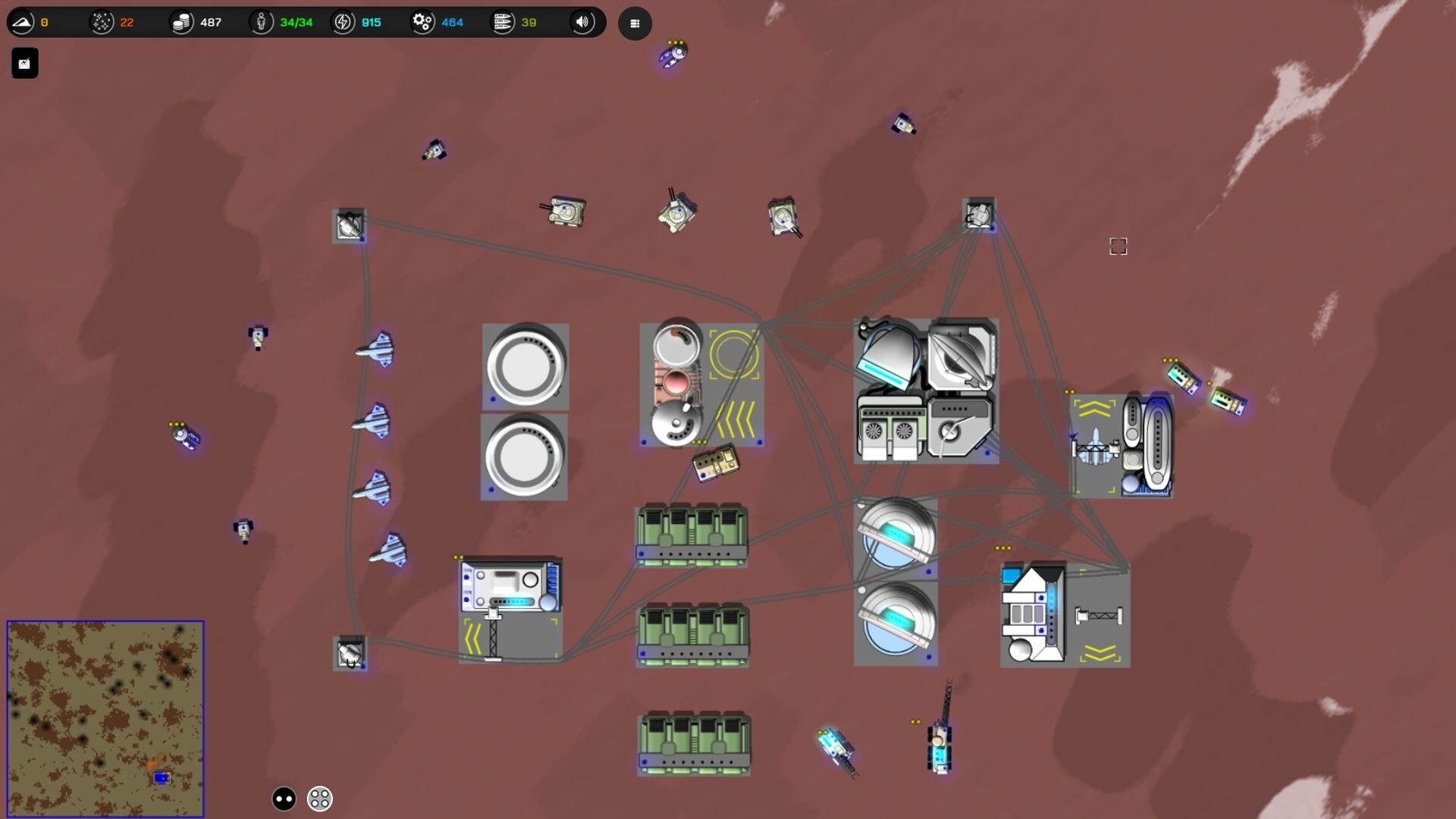
Task: Open the grid menu beside the resource bar
Action: [x=635, y=24]
